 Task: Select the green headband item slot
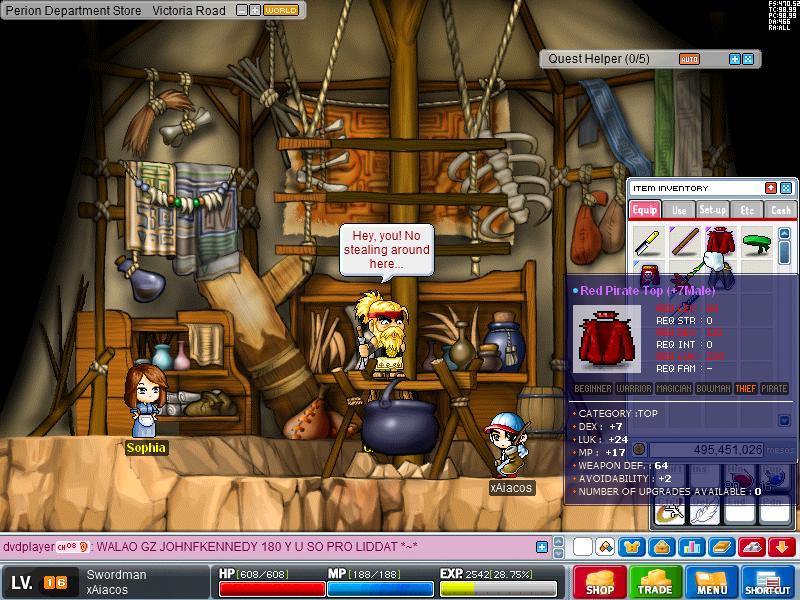point(758,242)
